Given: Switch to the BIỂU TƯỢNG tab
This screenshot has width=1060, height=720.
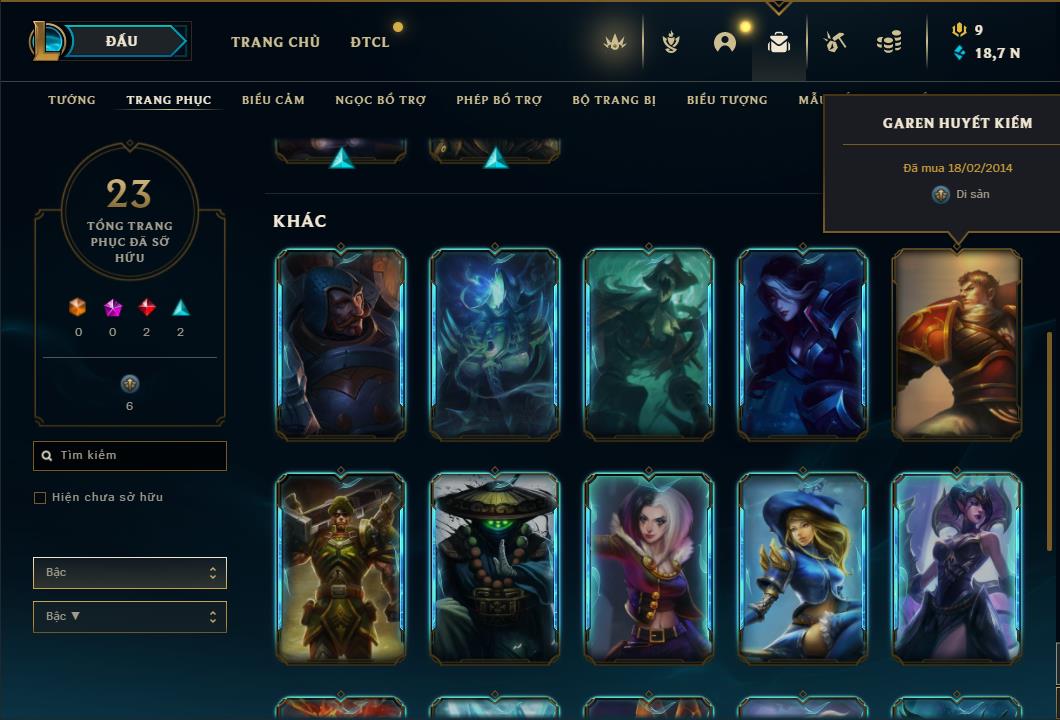Looking at the screenshot, I should (x=727, y=100).
